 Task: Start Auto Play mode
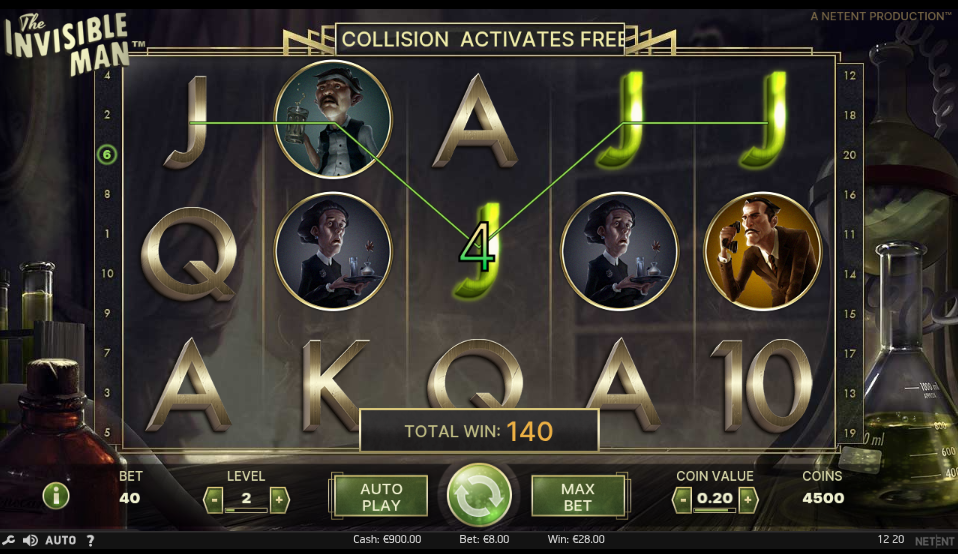(x=380, y=496)
